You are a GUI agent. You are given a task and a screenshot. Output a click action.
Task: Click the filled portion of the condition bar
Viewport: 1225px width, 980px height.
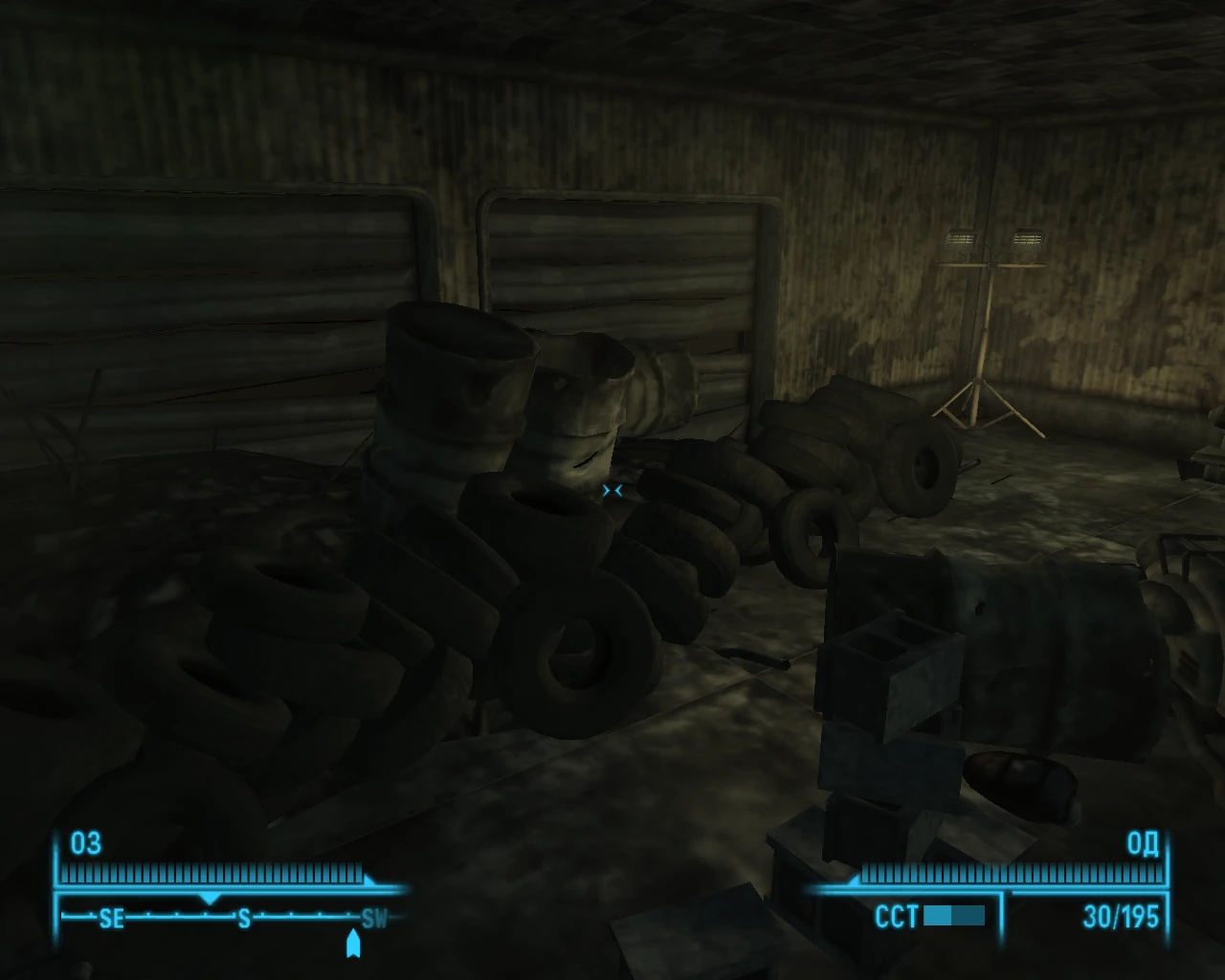click(938, 916)
